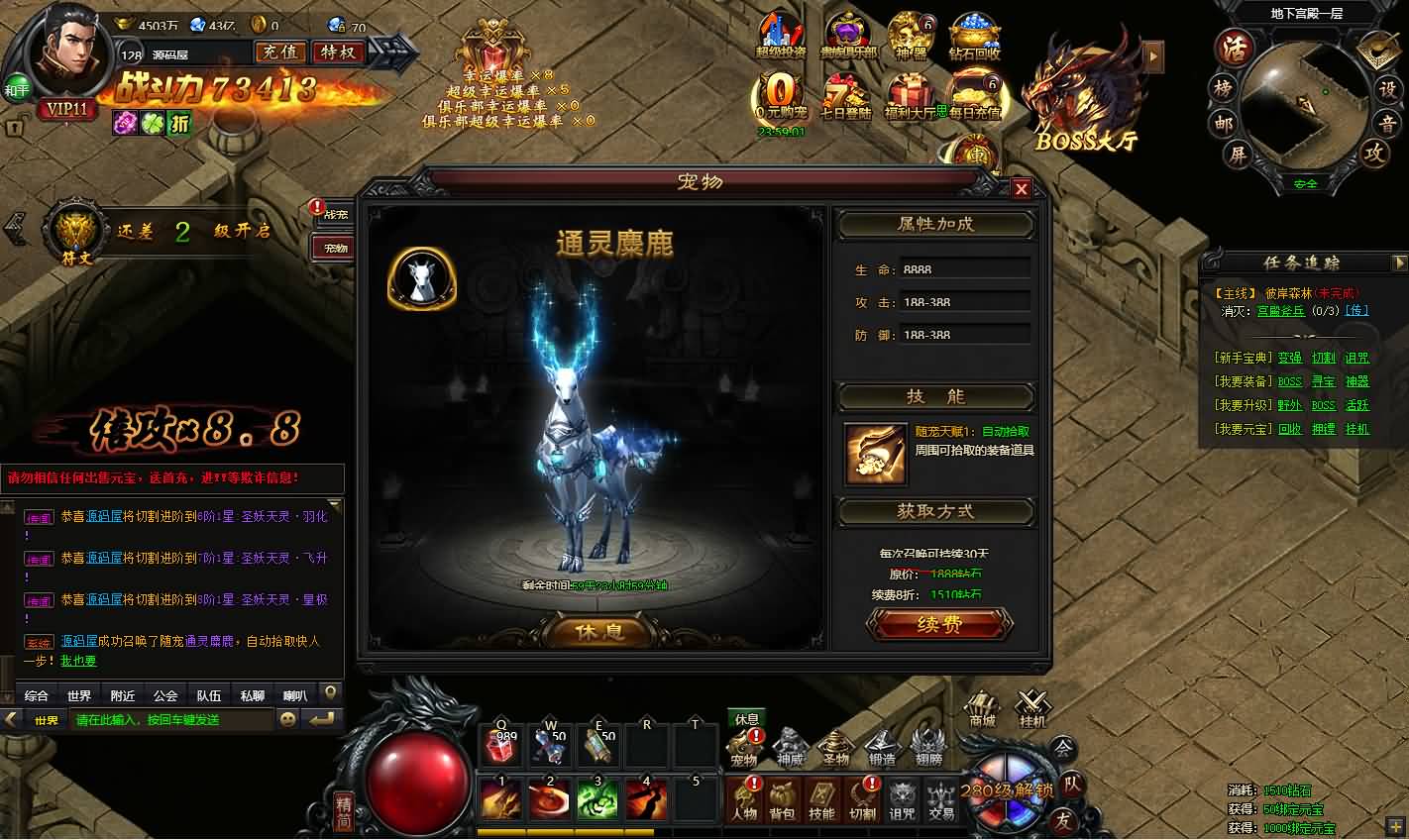
Task: Expand the 任务追踪 quest tracker arrow
Action: pos(1401,262)
